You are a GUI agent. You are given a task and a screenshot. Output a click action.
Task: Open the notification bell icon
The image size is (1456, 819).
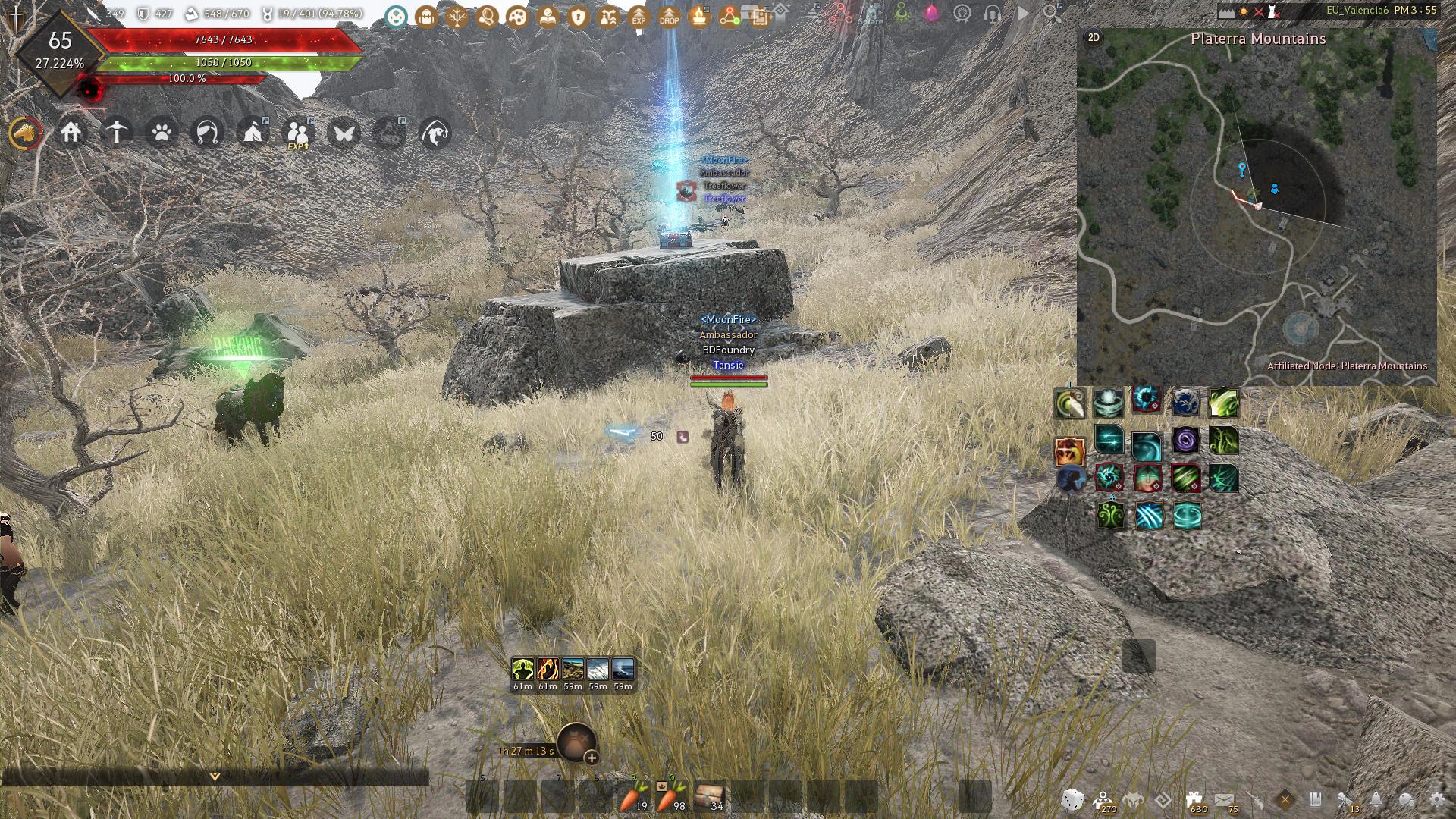tap(1376, 799)
